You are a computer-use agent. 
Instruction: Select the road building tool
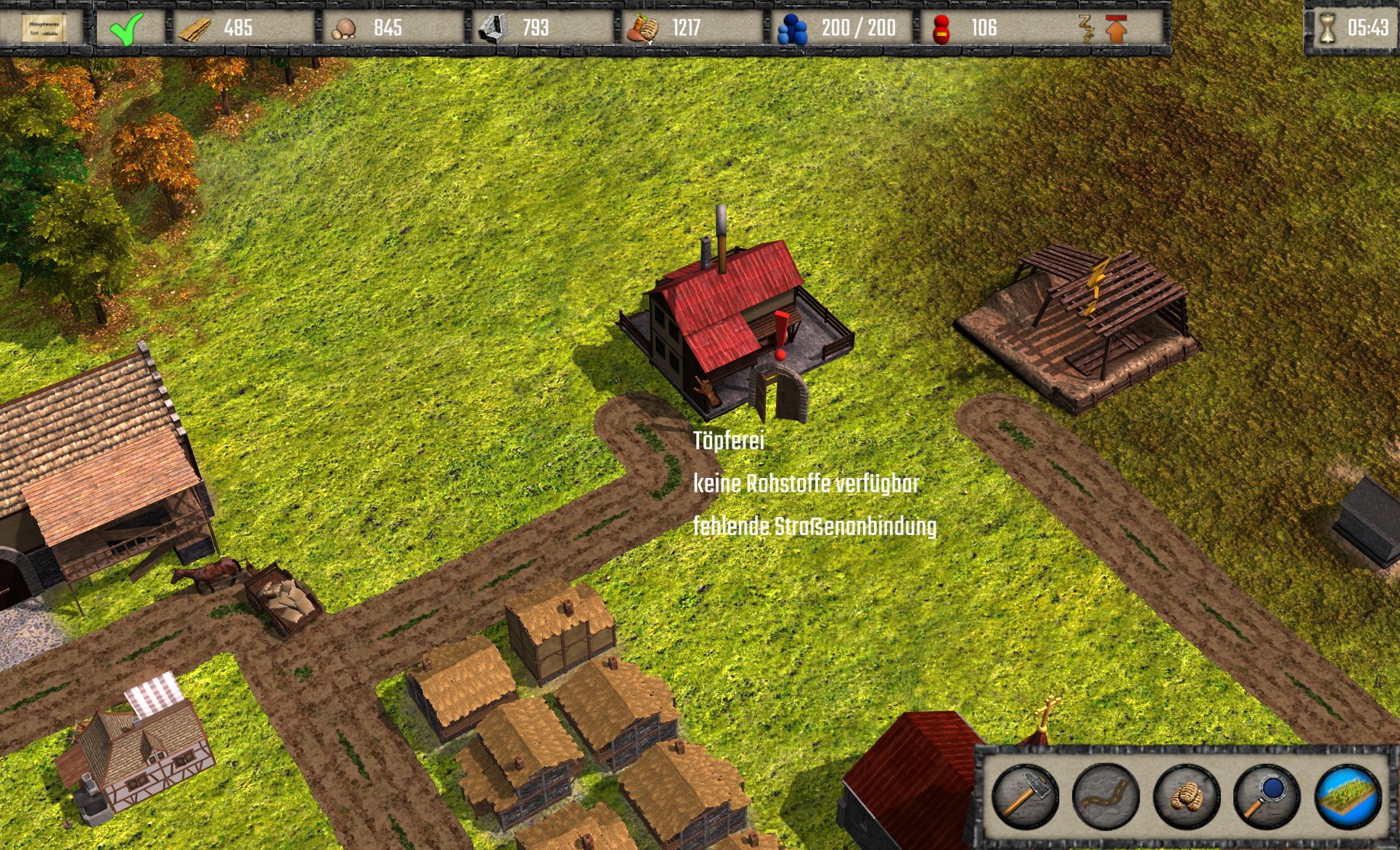pyautogui.click(x=1105, y=796)
